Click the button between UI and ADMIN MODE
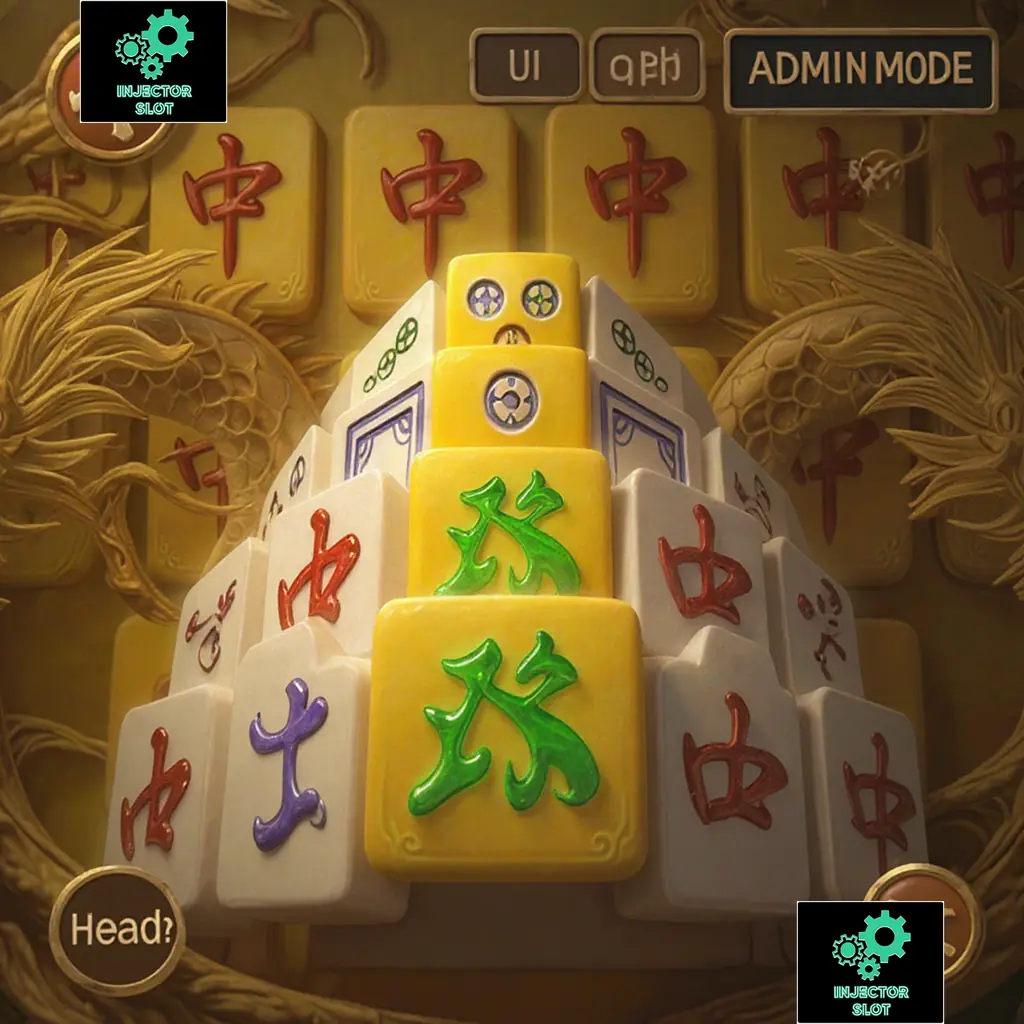Viewport: 1024px width, 1024px height. 646,66
